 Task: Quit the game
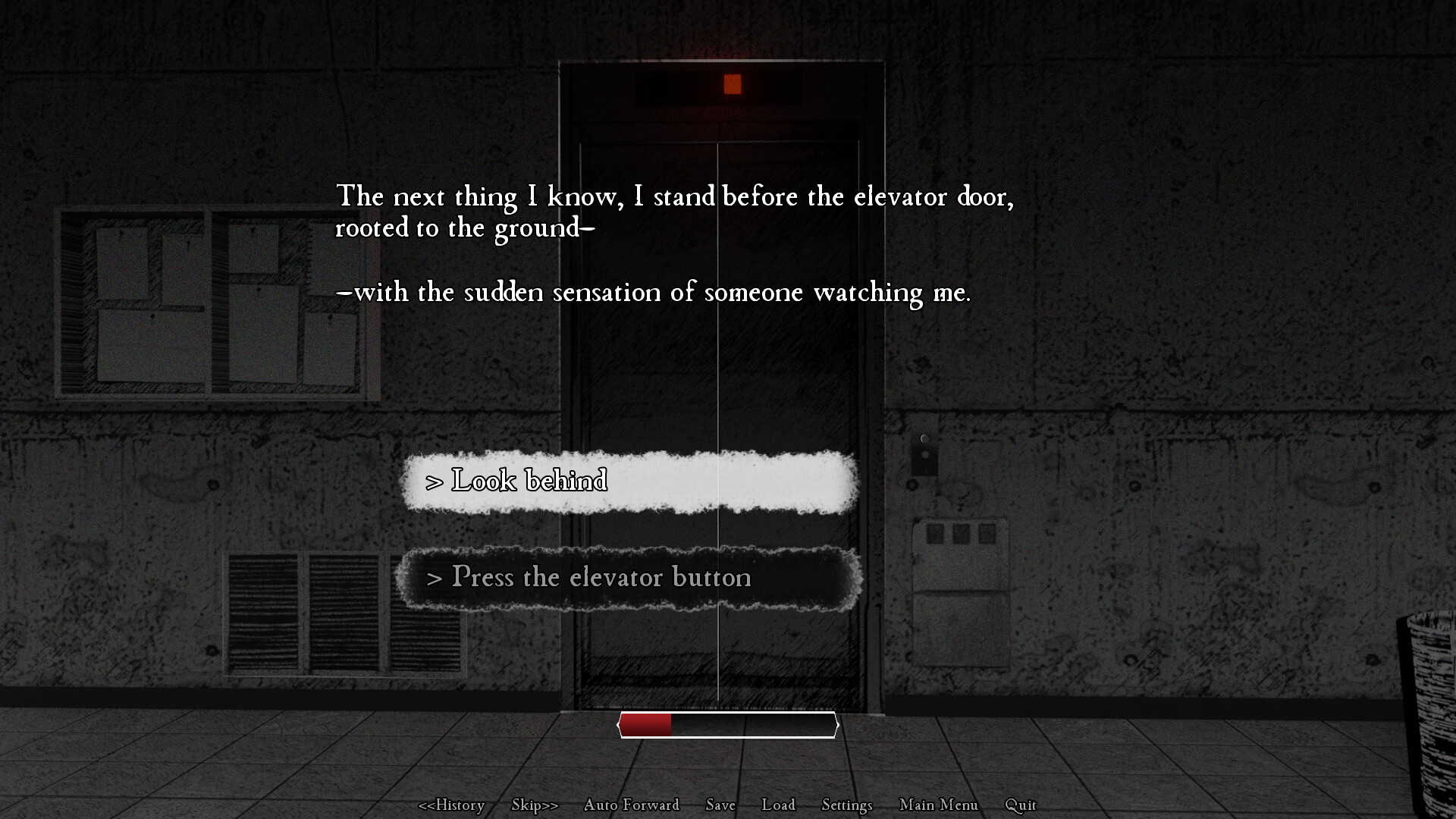[1020, 805]
